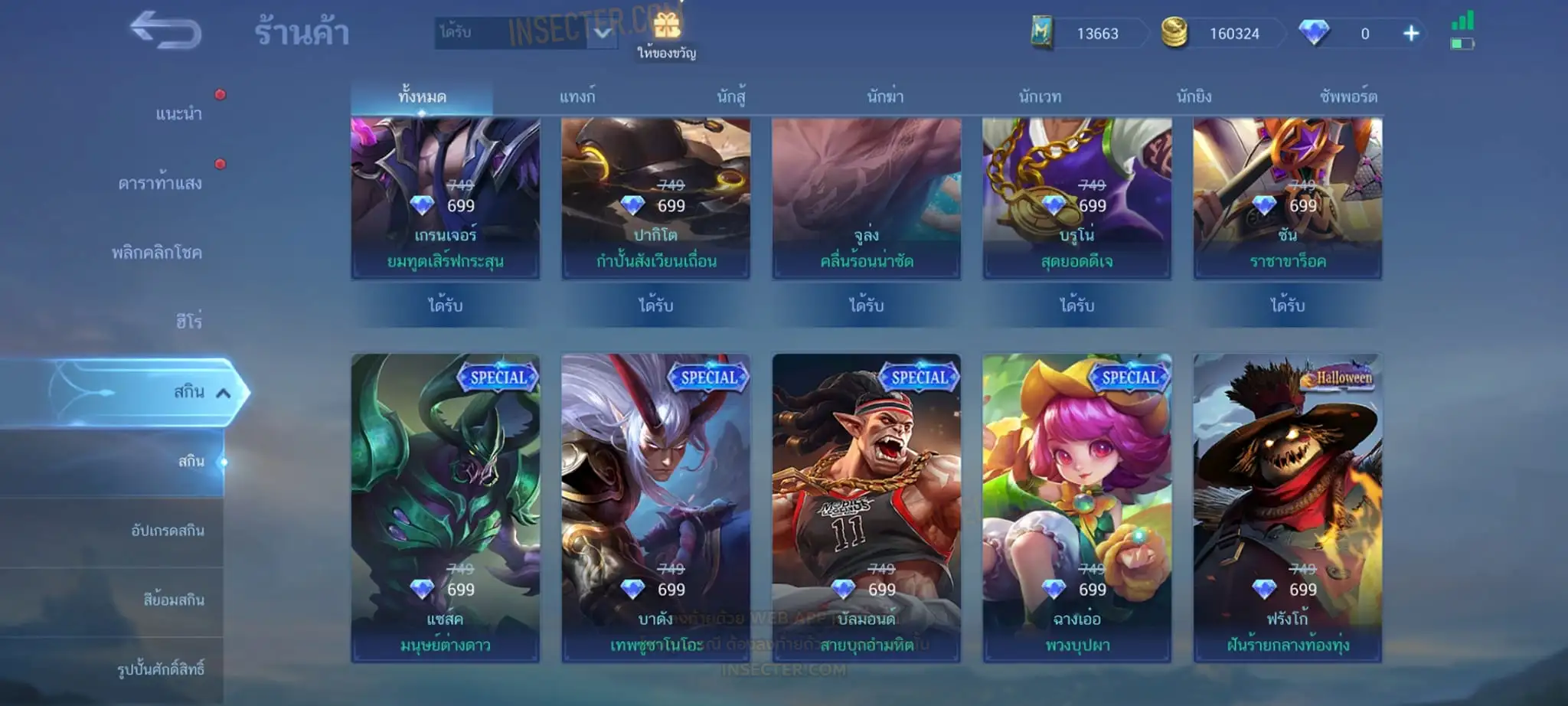
Task: Switch to the แทงก์ tab
Action: pos(577,97)
